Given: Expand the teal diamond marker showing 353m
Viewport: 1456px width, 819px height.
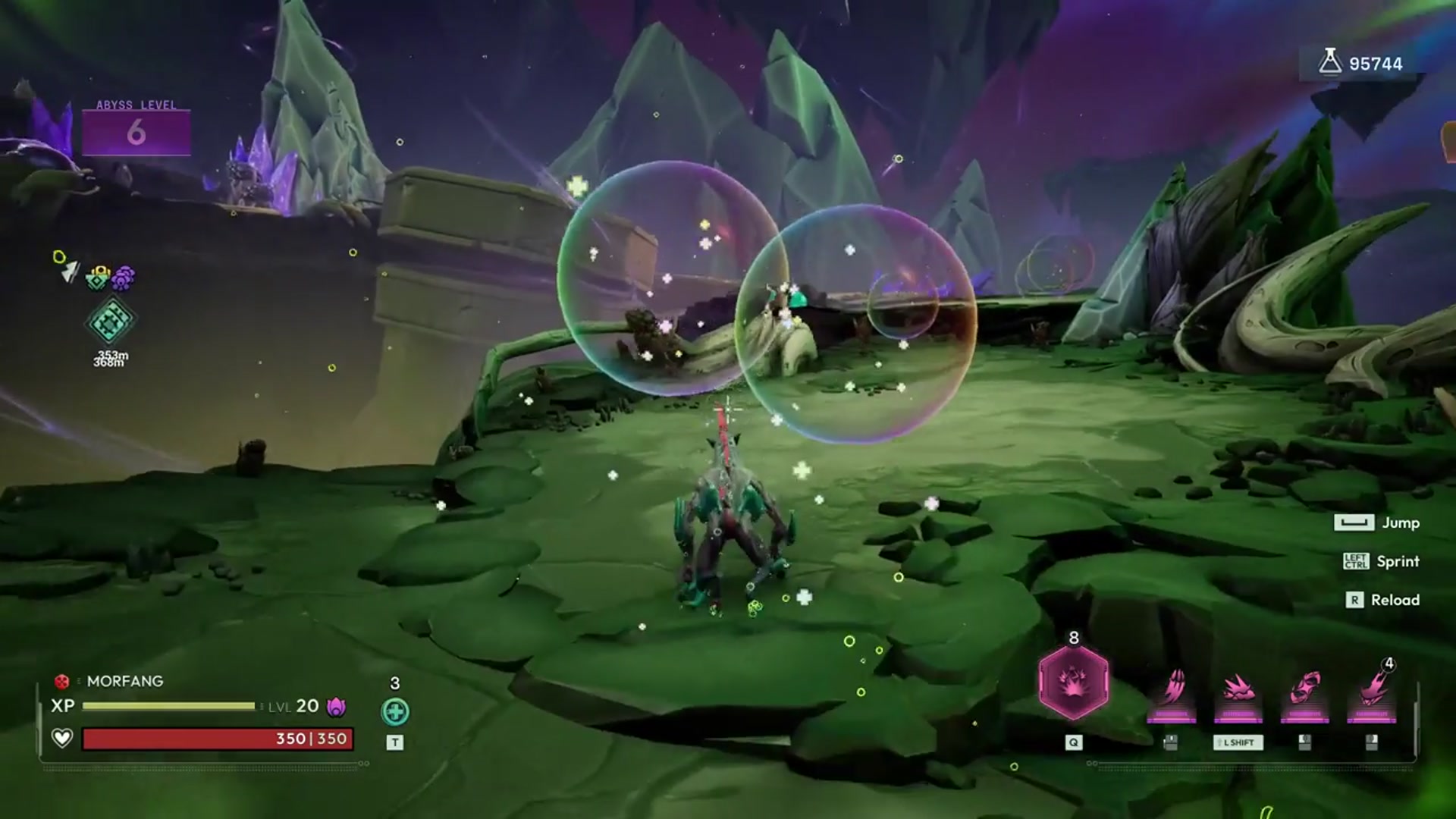Looking at the screenshot, I should tap(110, 322).
